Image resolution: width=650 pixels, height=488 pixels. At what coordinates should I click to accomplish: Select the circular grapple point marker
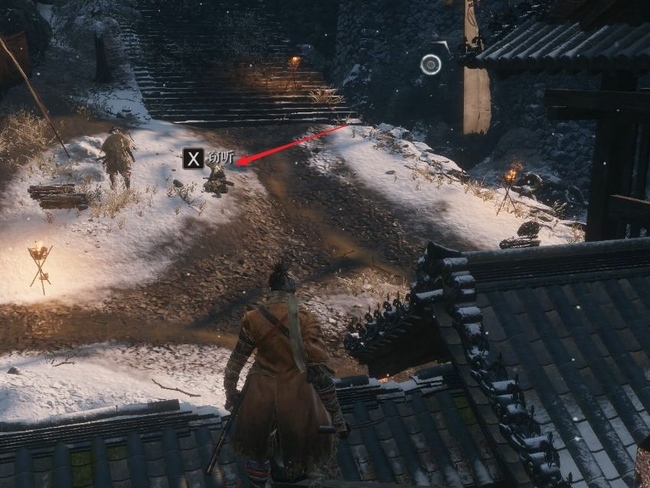(x=431, y=65)
